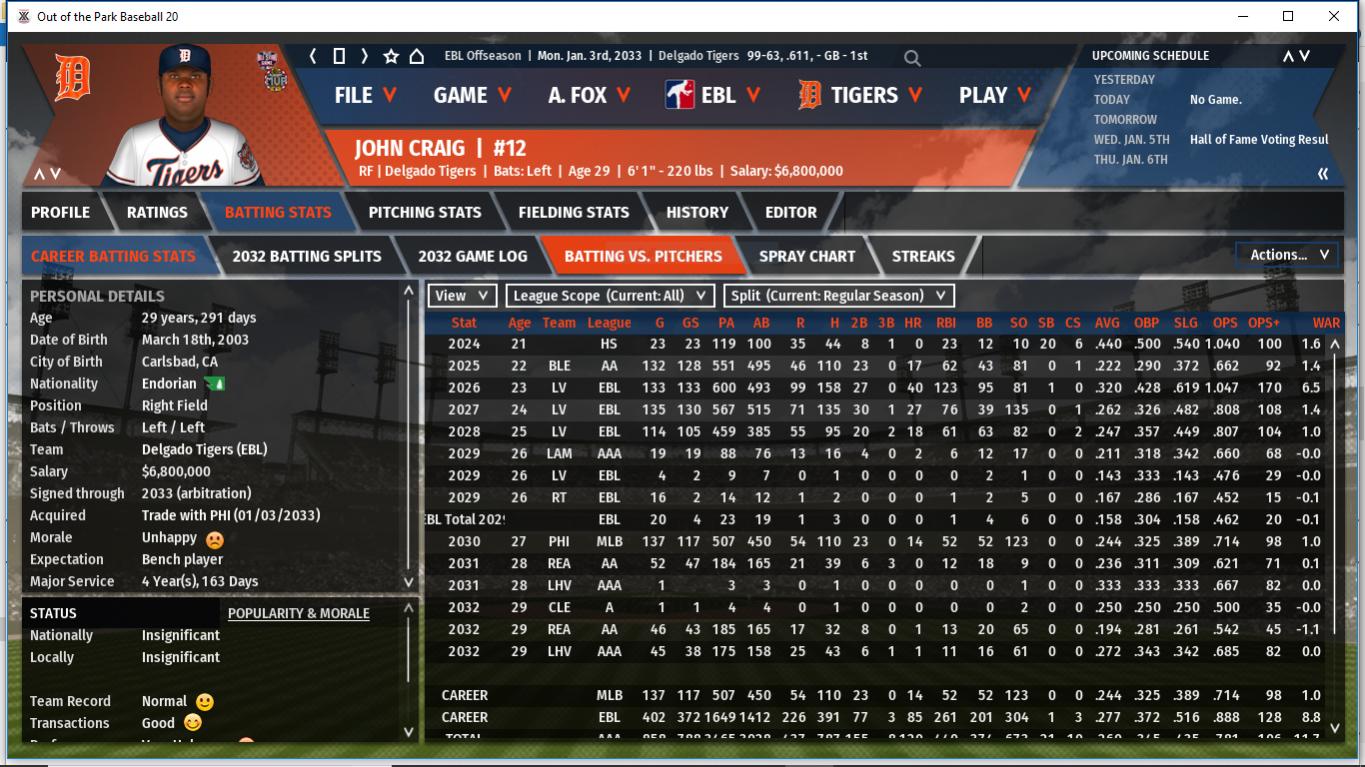The width and height of the screenshot is (1365, 767).
Task: Open the FILE menu
Action: click(365, 95)
